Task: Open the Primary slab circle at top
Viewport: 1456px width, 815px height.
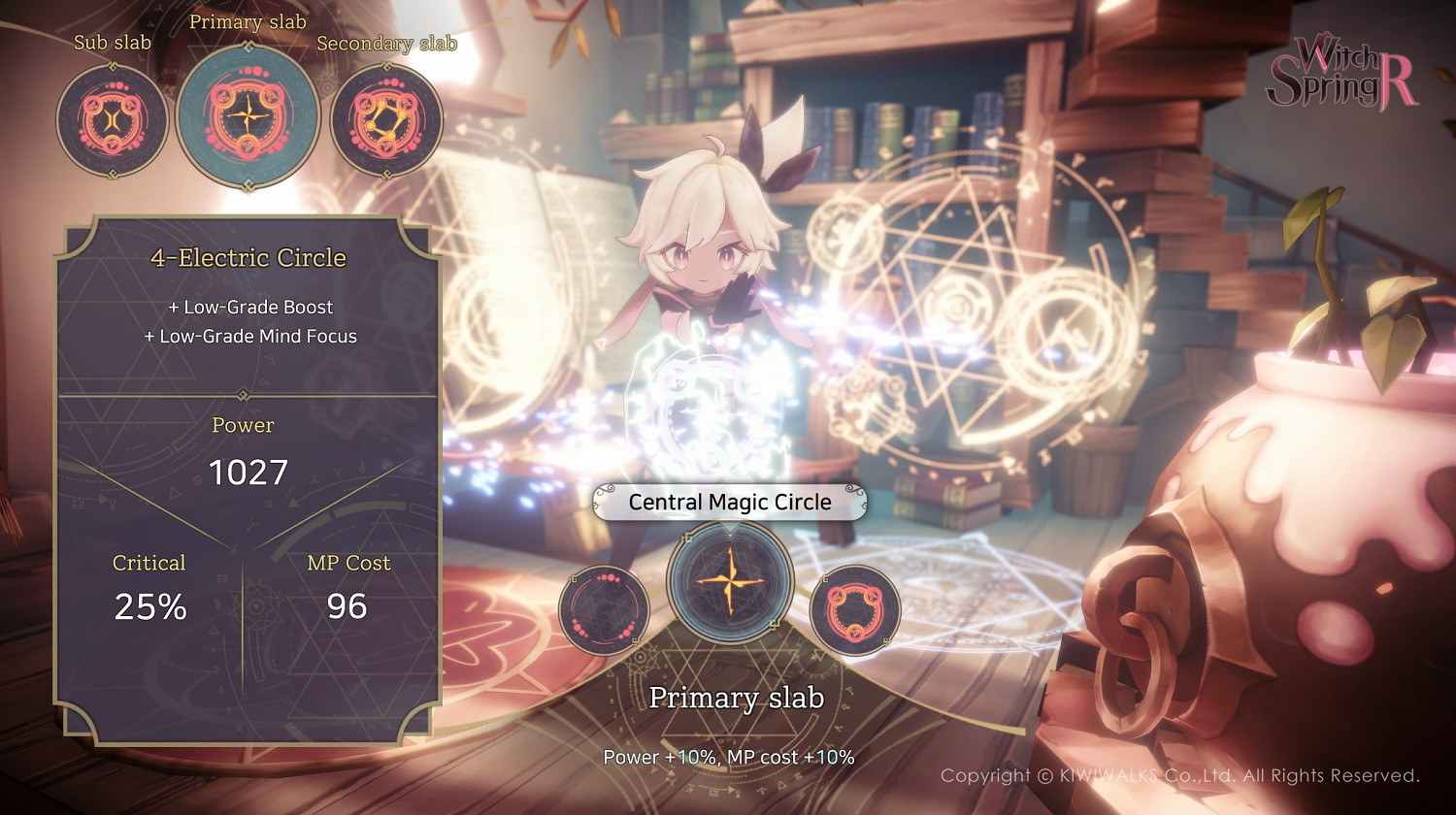Action: pos(246,116)
